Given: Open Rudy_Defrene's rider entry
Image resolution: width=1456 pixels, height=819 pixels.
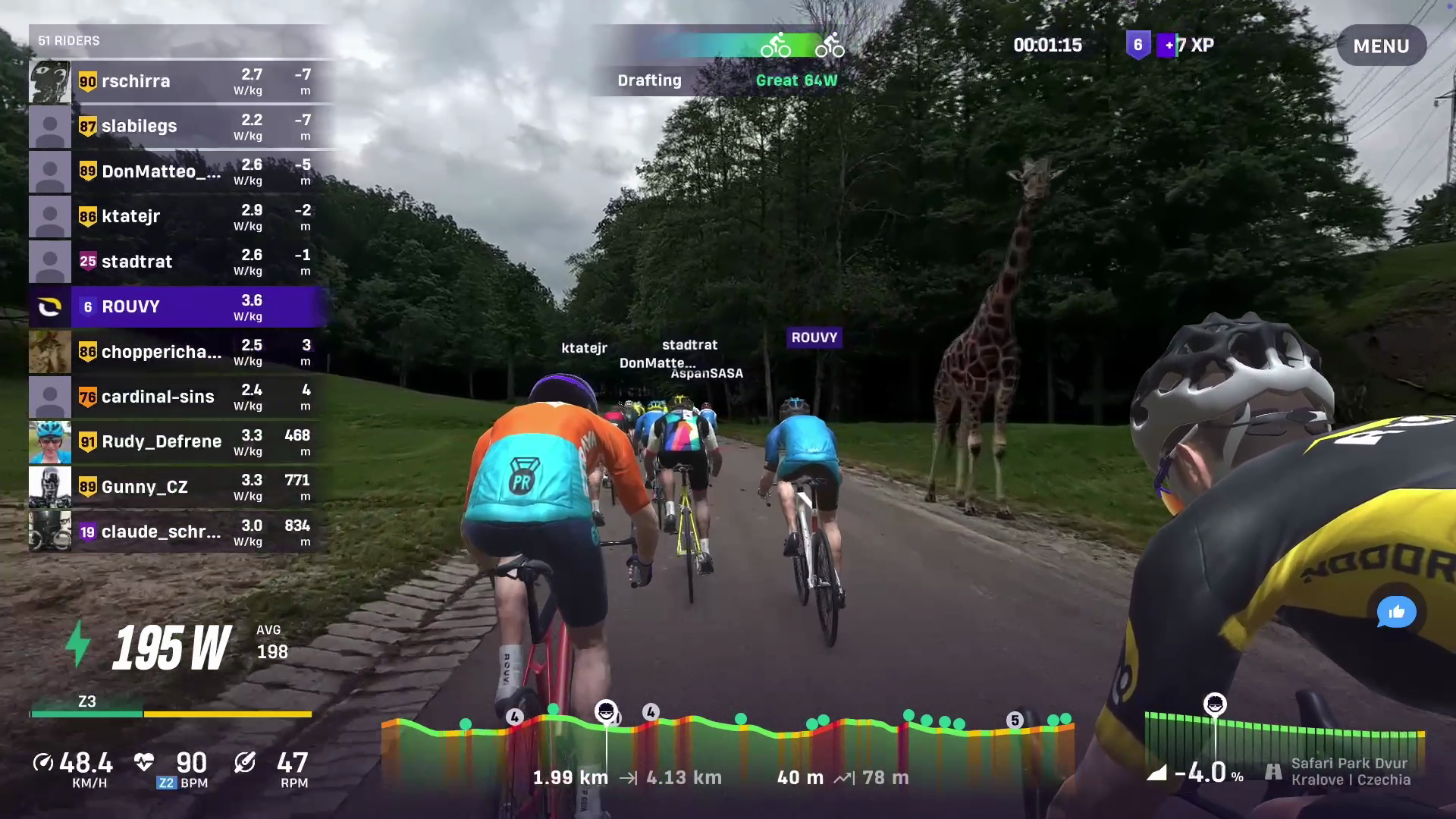Looking at the screenshot, I should 180,441.
